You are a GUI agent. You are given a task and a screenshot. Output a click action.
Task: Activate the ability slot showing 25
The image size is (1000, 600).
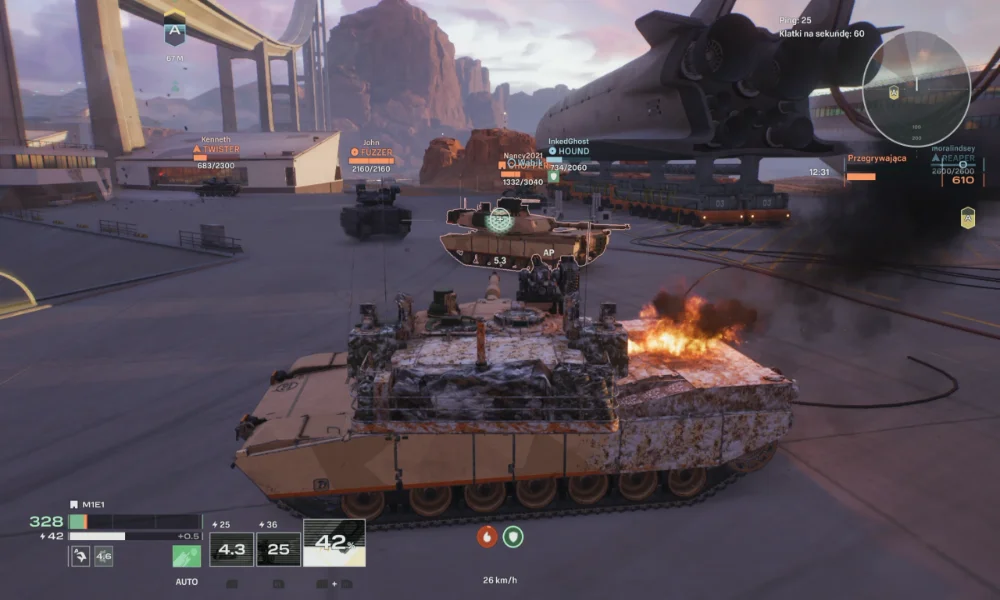click(x=278, y=549)
